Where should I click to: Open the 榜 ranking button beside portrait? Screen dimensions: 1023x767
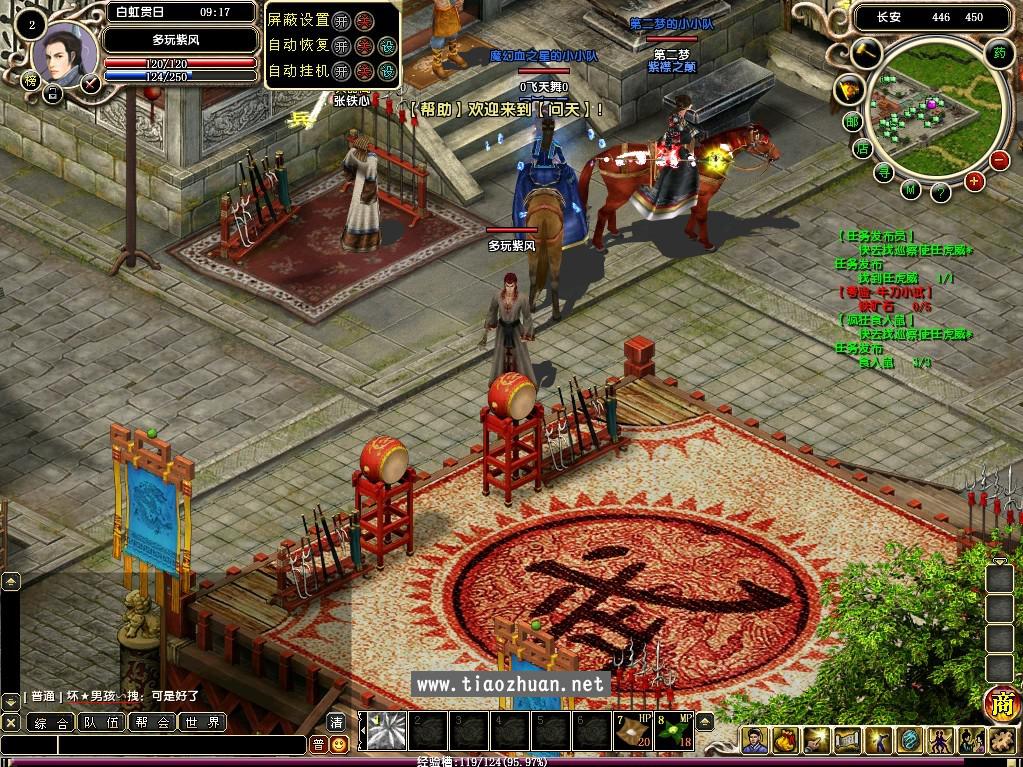point(31,81)
